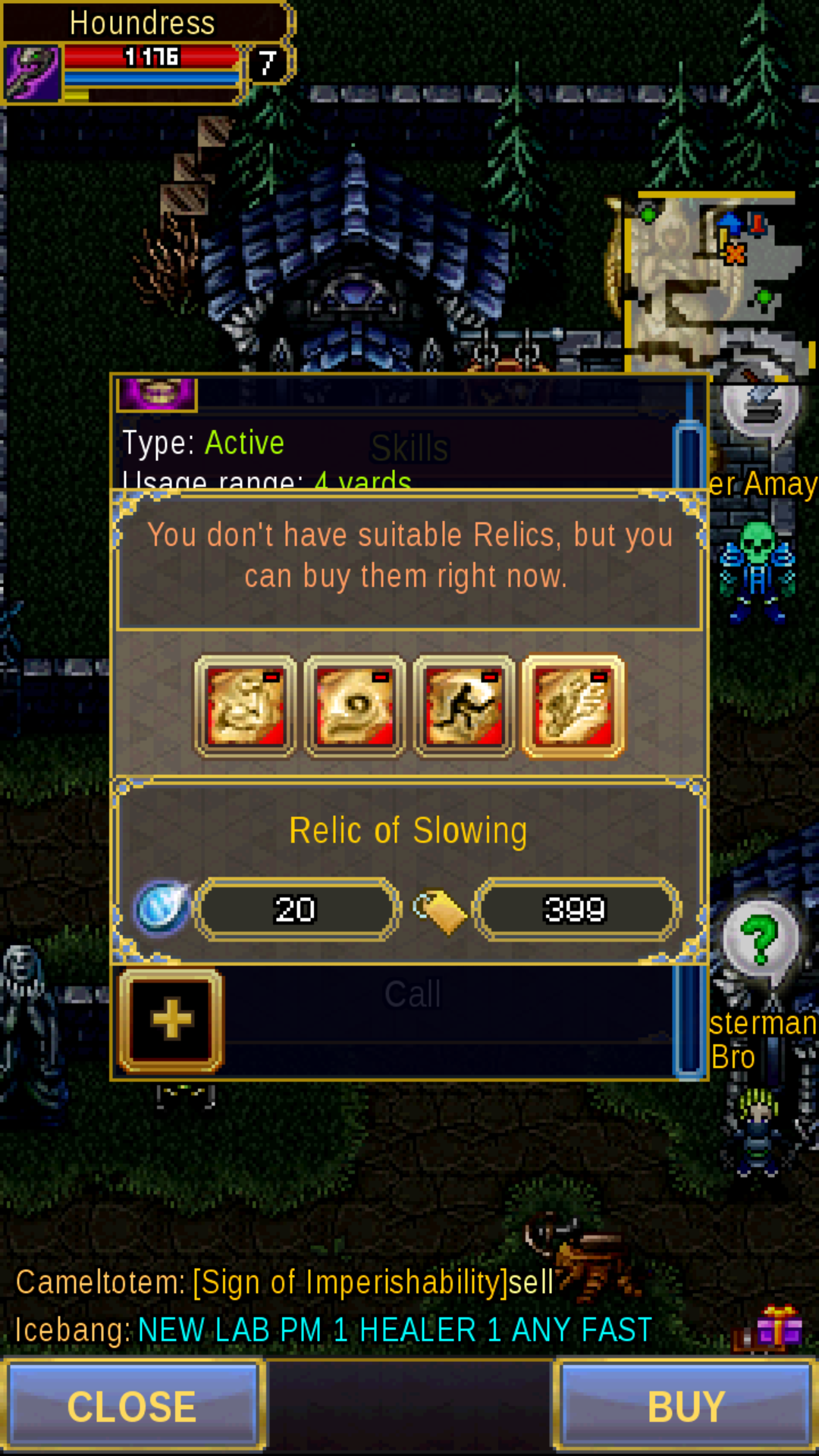Tap the Houndress character portrait
The width and height of the screenshot is (819, 1456).
(x=32, y=73)
